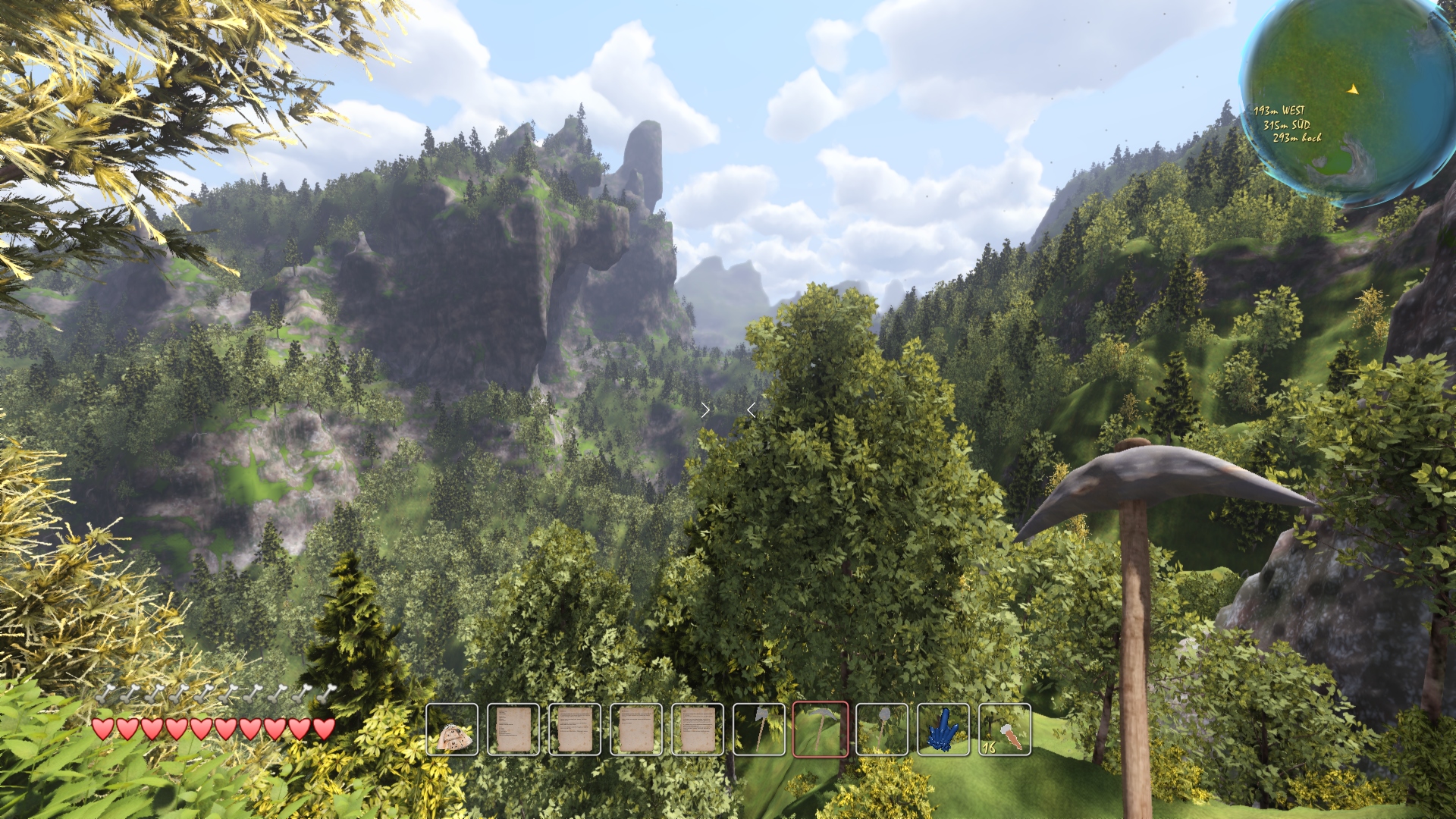1456x819 pixels.
Task: Select the patched tent hotbar slot
Action: pos(452,730)
